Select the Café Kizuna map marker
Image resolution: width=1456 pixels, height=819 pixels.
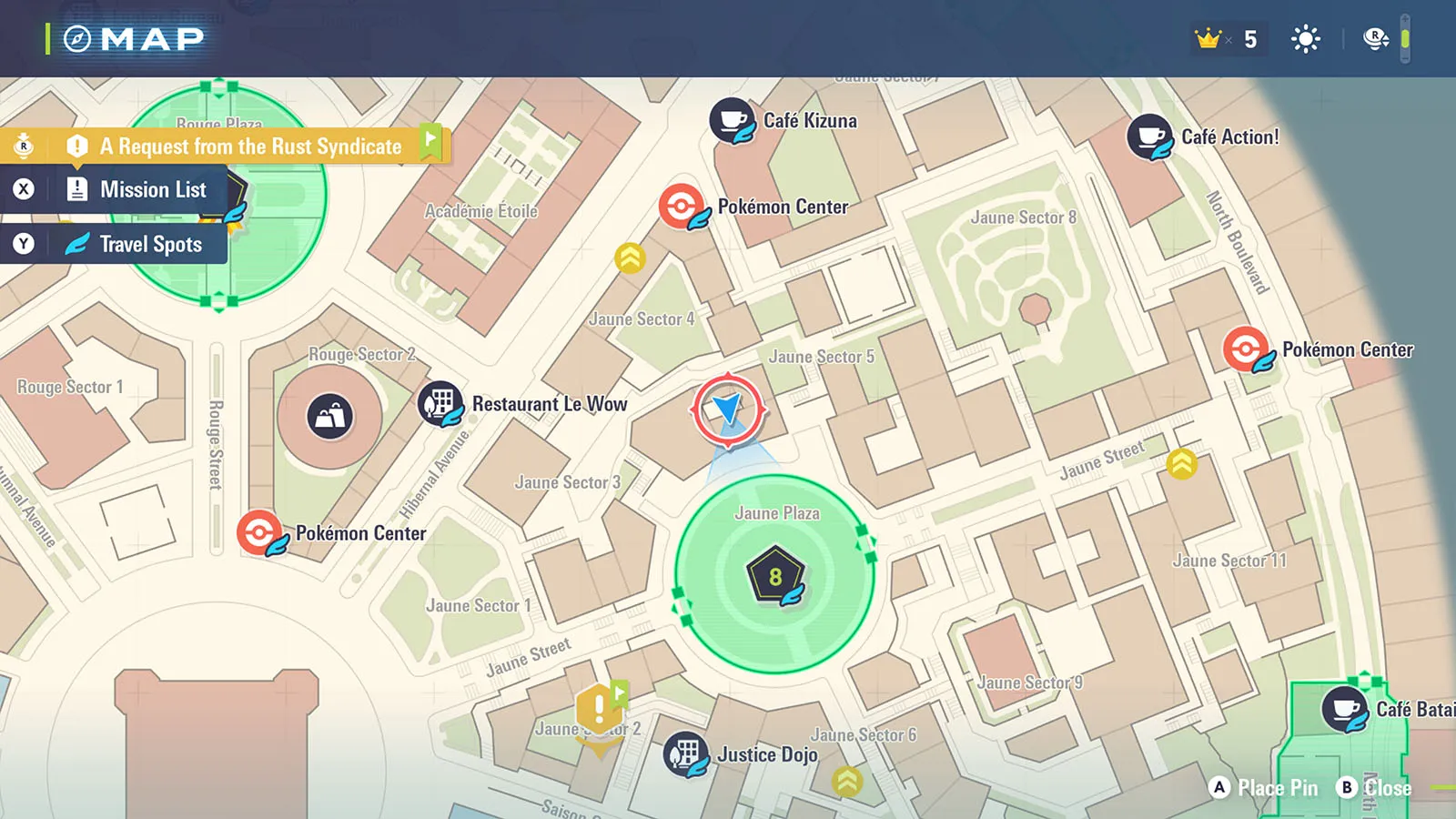pyautogui.click(x=732, y=120)
